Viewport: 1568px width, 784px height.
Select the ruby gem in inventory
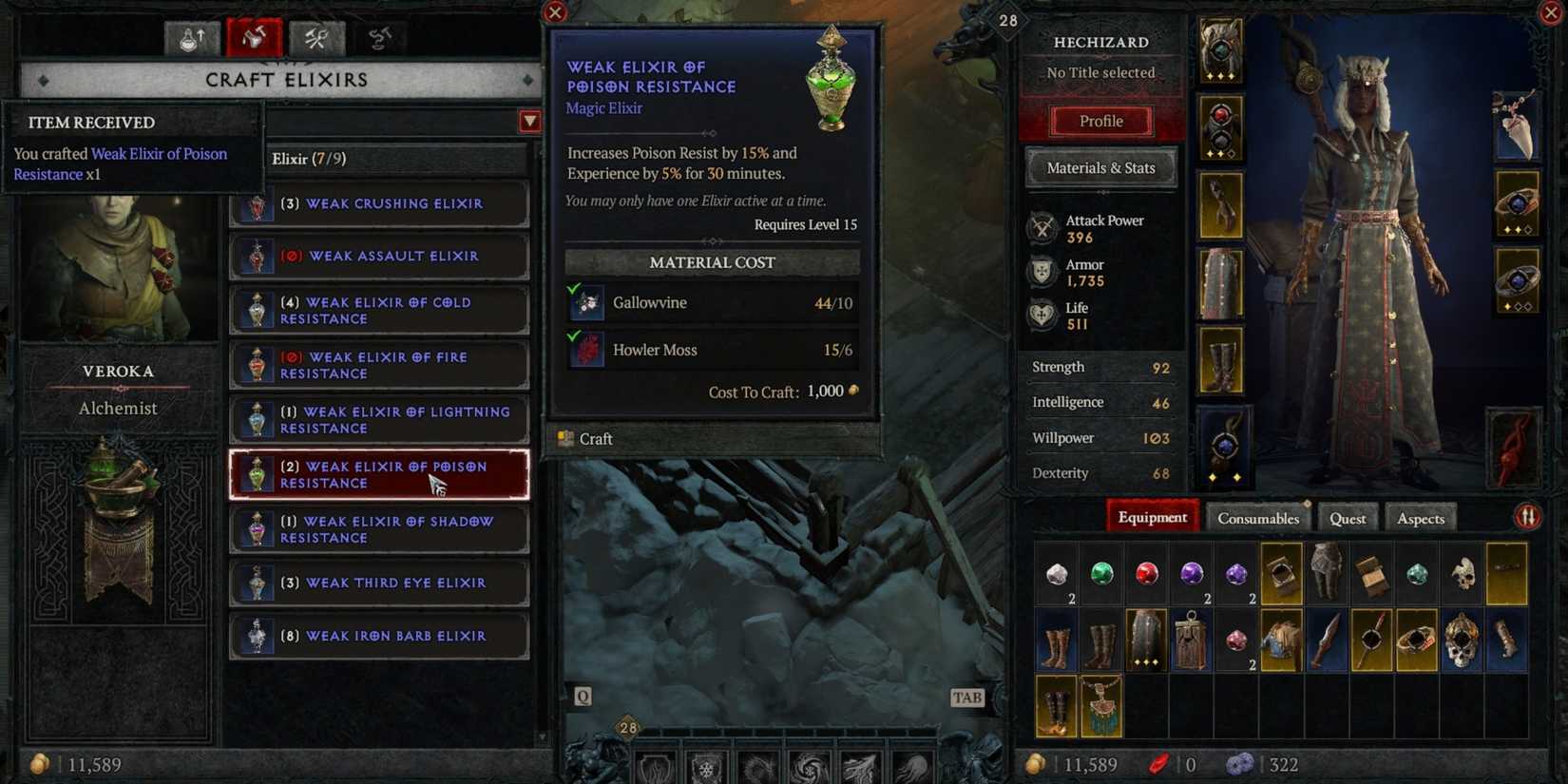pyautogui.click(x=1145, y=572)
